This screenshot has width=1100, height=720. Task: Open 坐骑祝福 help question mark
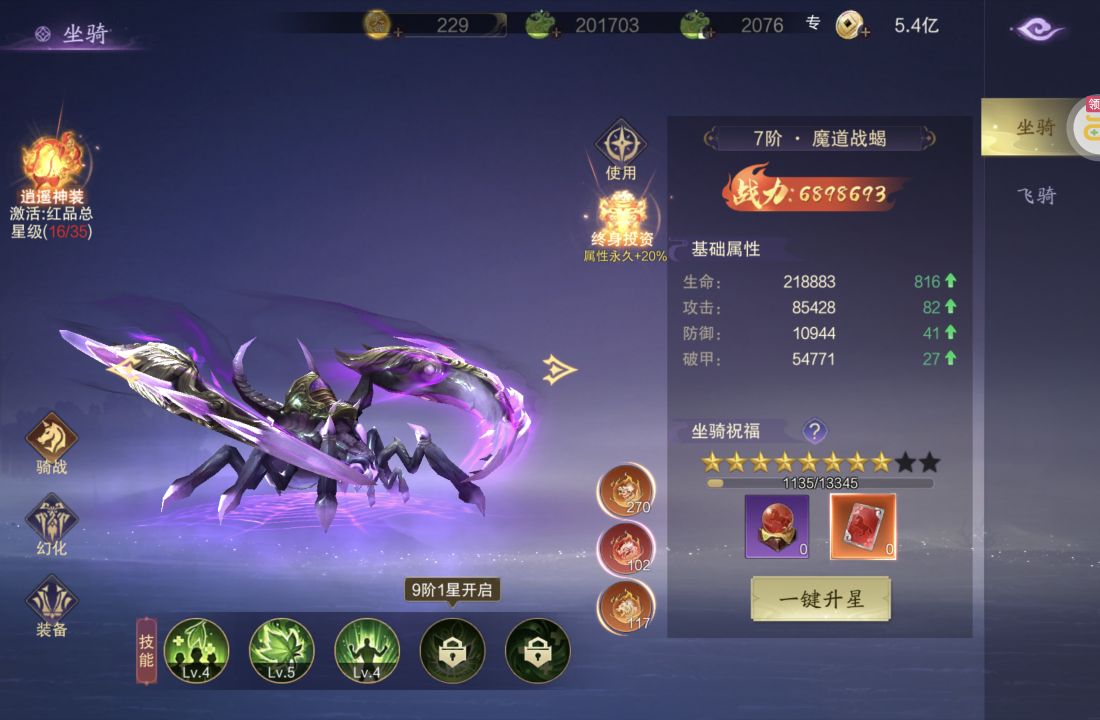point(815,431)
